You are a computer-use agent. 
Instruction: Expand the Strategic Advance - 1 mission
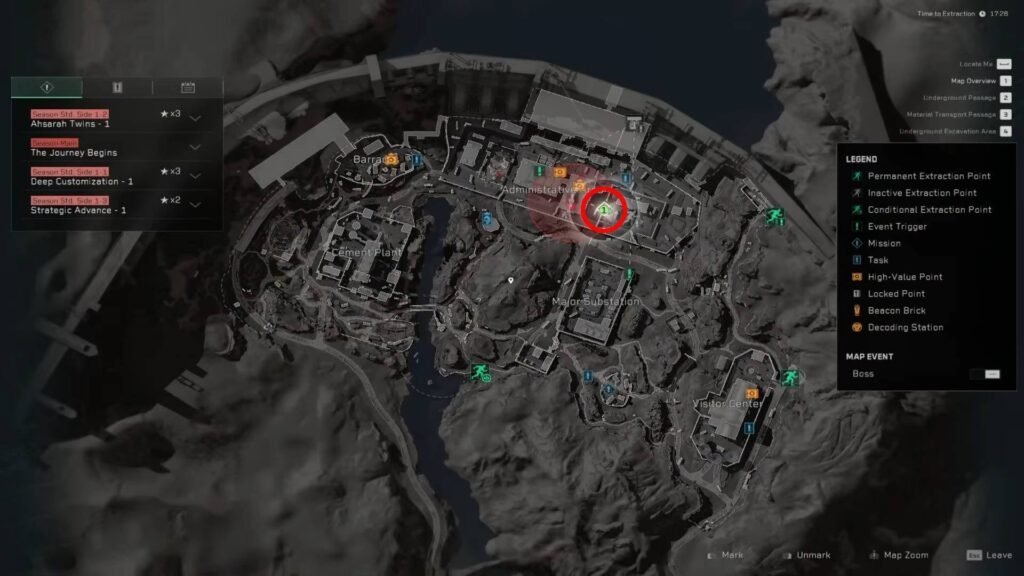[195, 205]
